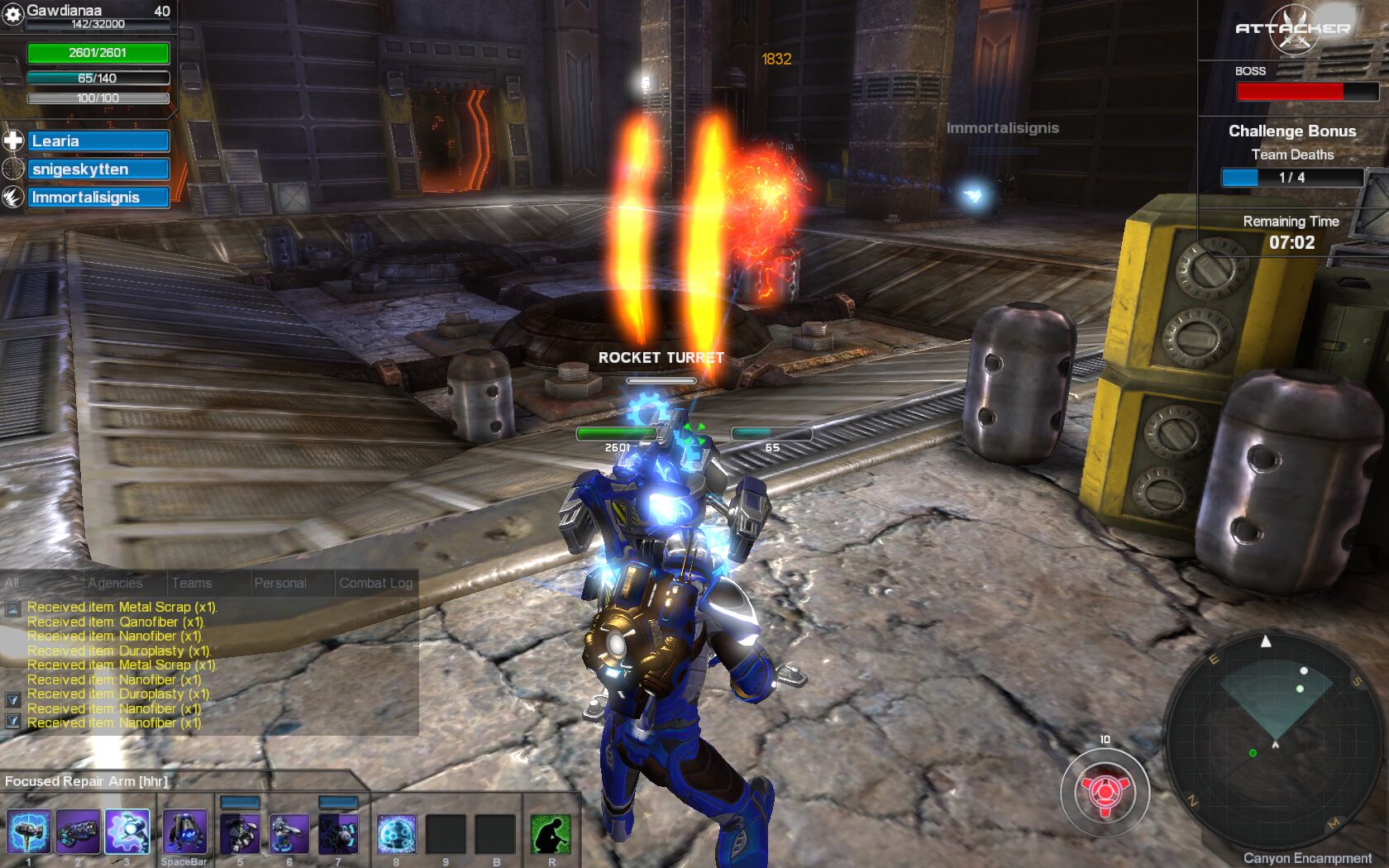1389x868 pixels.
Task: Open the Agencies chat tab
Action: click(115, 583)
